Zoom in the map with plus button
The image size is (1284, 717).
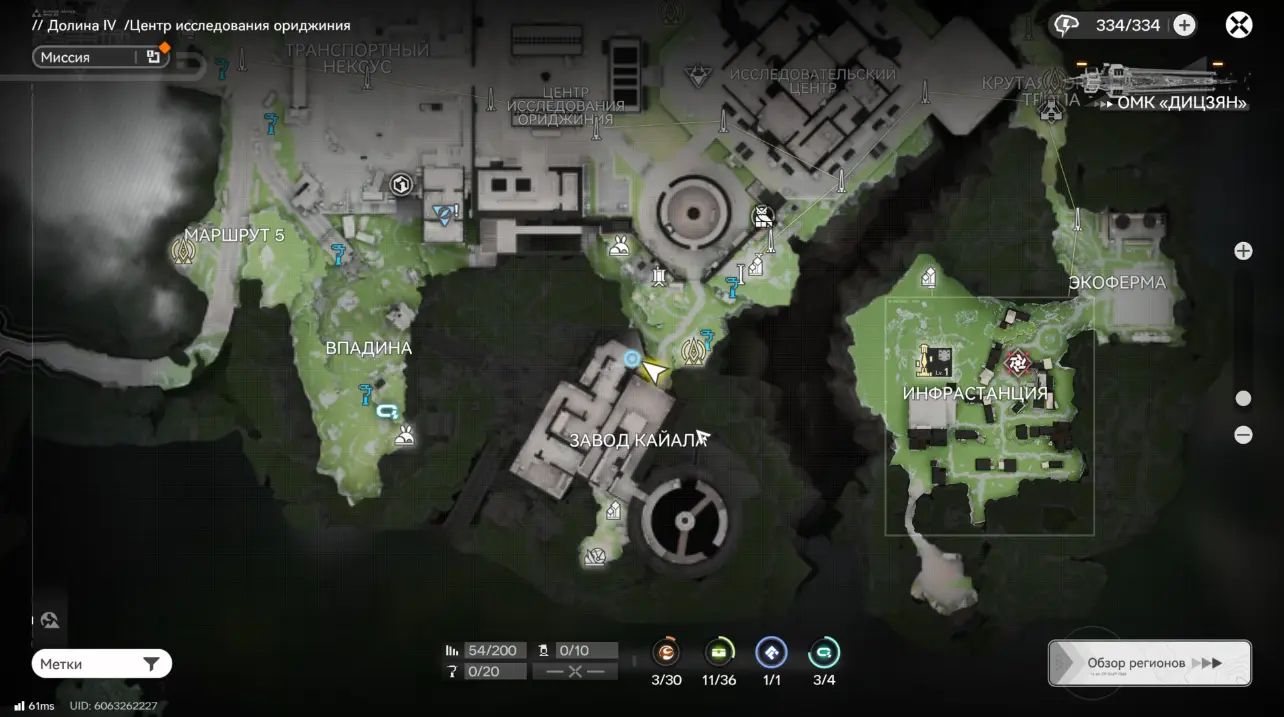tap(1243, 251)
